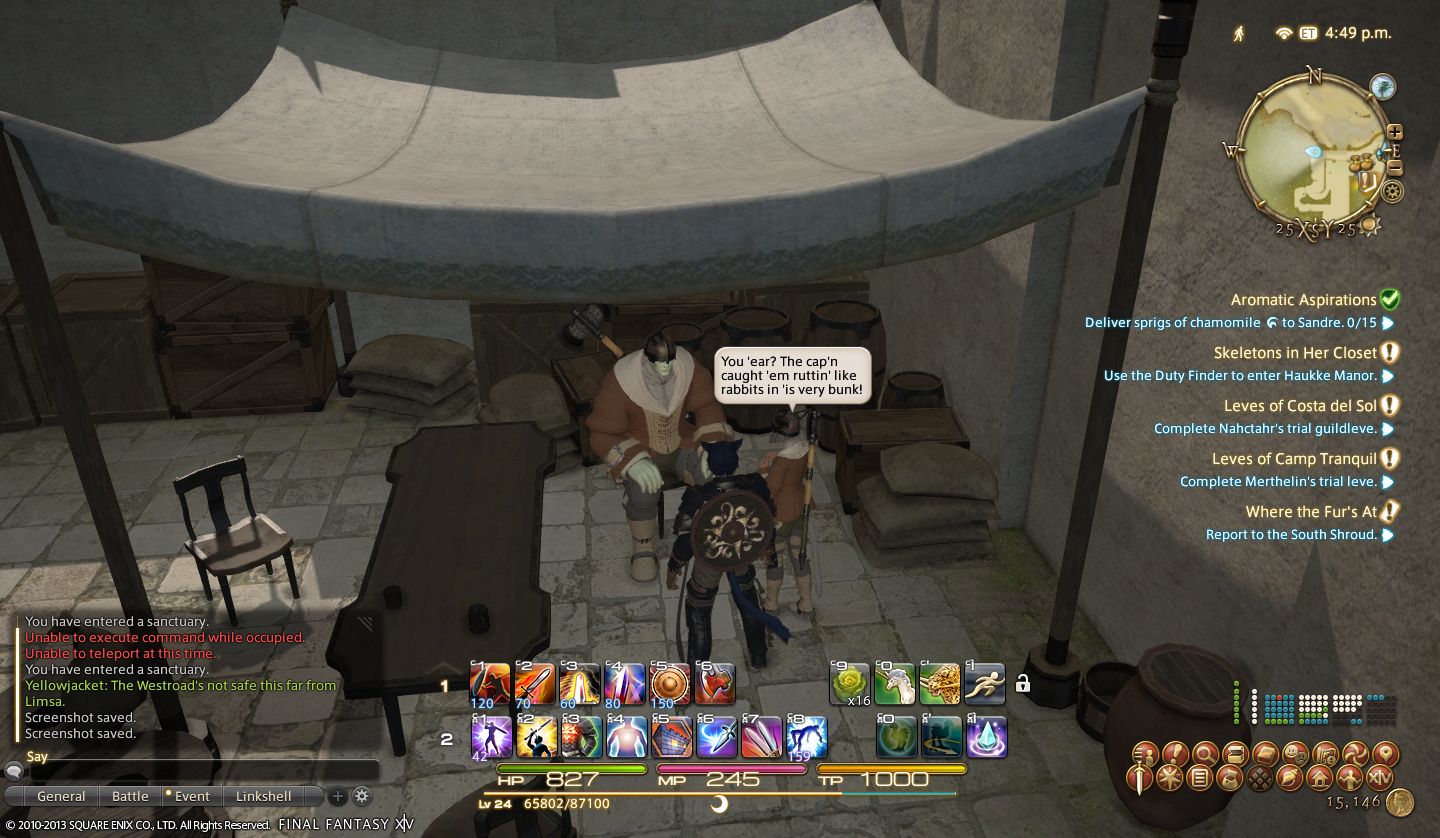This screenshot has height=838, width=1440.
Task: Open the magnifying glass search menu icon
Action: (1205, 754)
